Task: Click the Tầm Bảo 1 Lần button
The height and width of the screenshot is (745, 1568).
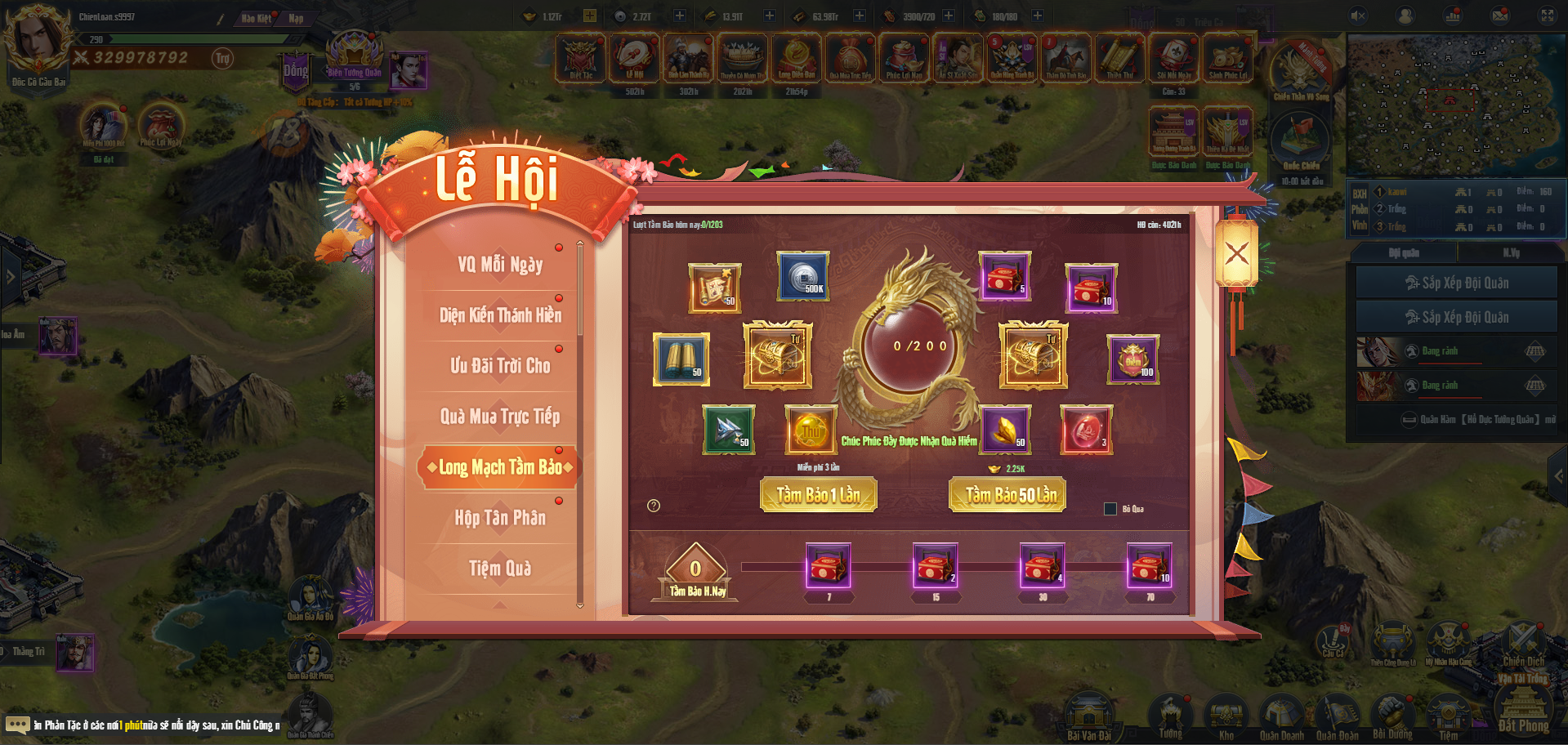Action: coord(818,495)
